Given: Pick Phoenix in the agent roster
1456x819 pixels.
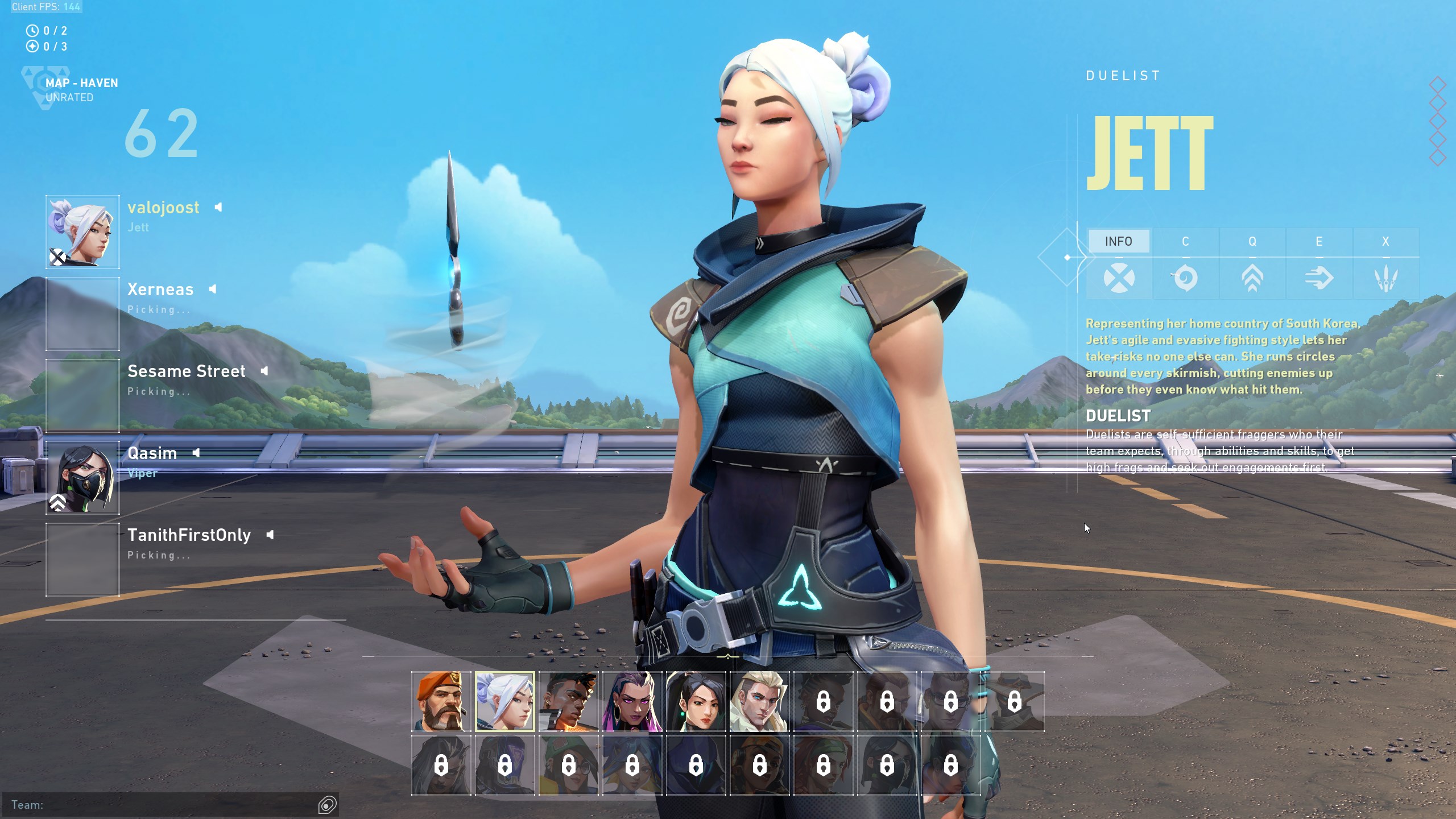Looking at the screenshot, I should point(569,701).
